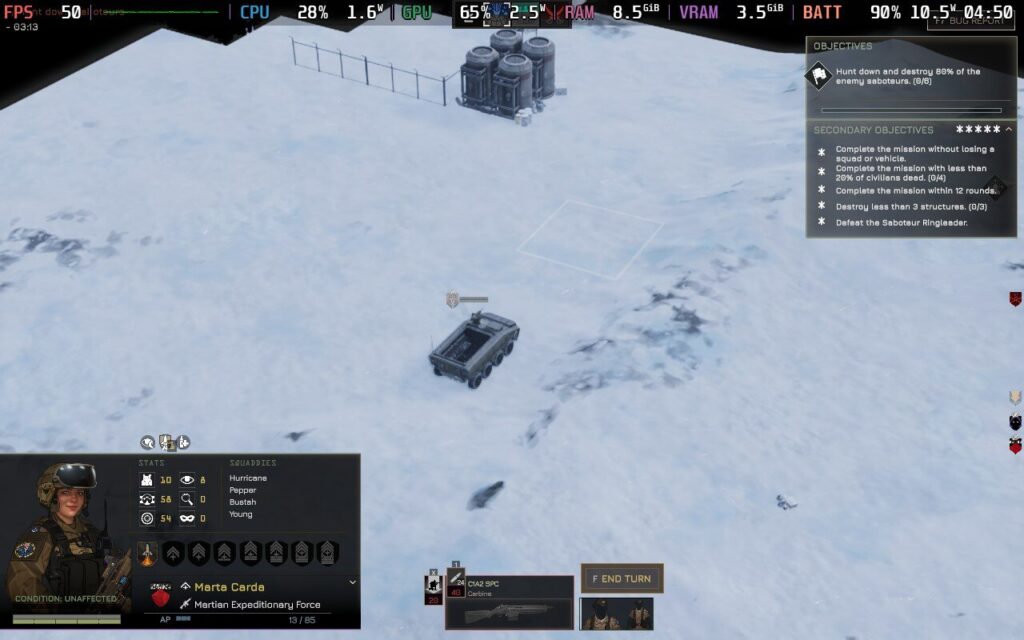1024x640 pixels.
Task: Select the black shield unit marker
Action: (1015, 422)
